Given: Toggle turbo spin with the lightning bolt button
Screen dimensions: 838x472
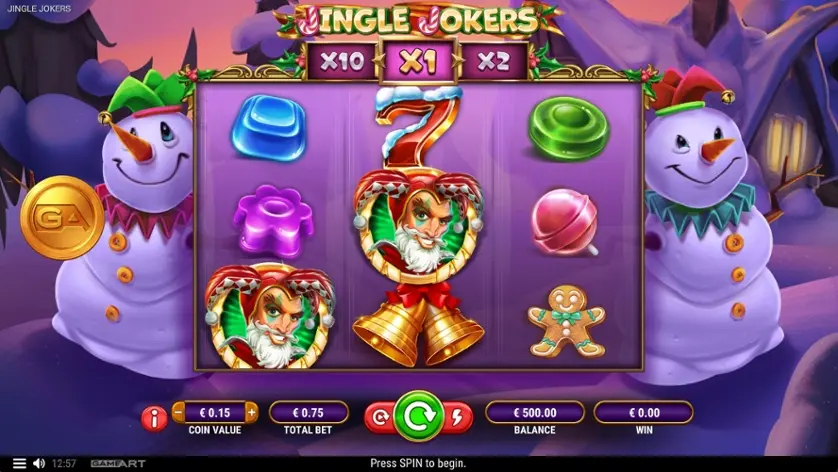Looking at the screenshot, I should tap(457, 418).
